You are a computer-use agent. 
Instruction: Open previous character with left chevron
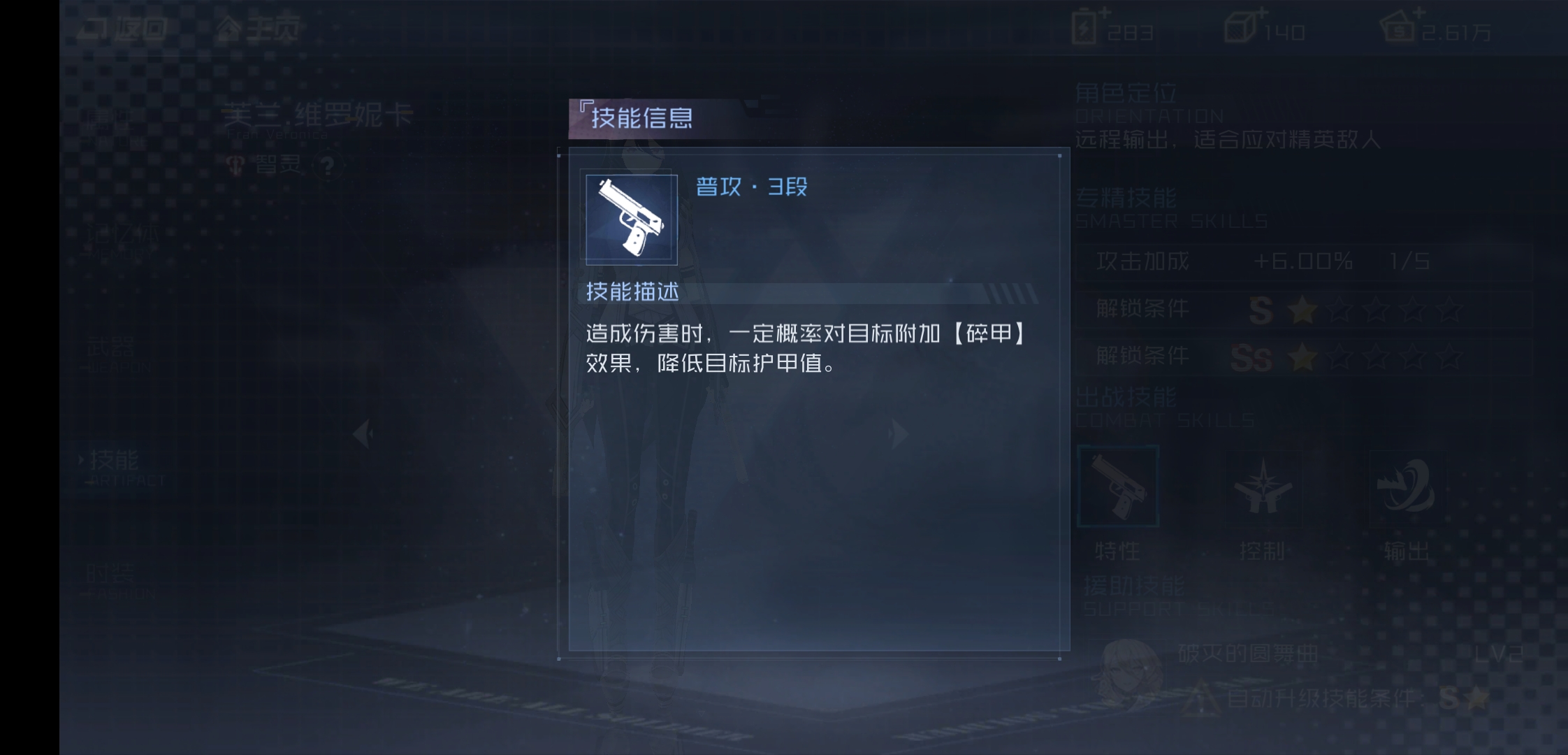tap(363, 433)
